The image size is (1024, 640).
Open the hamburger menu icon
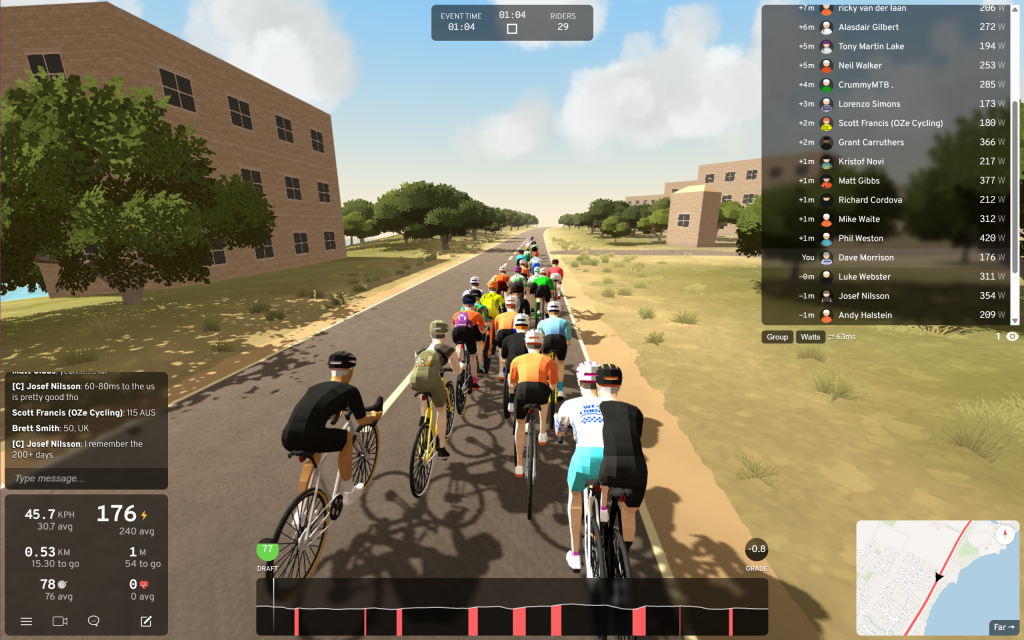pyautogui.click(x=27, y=621)
